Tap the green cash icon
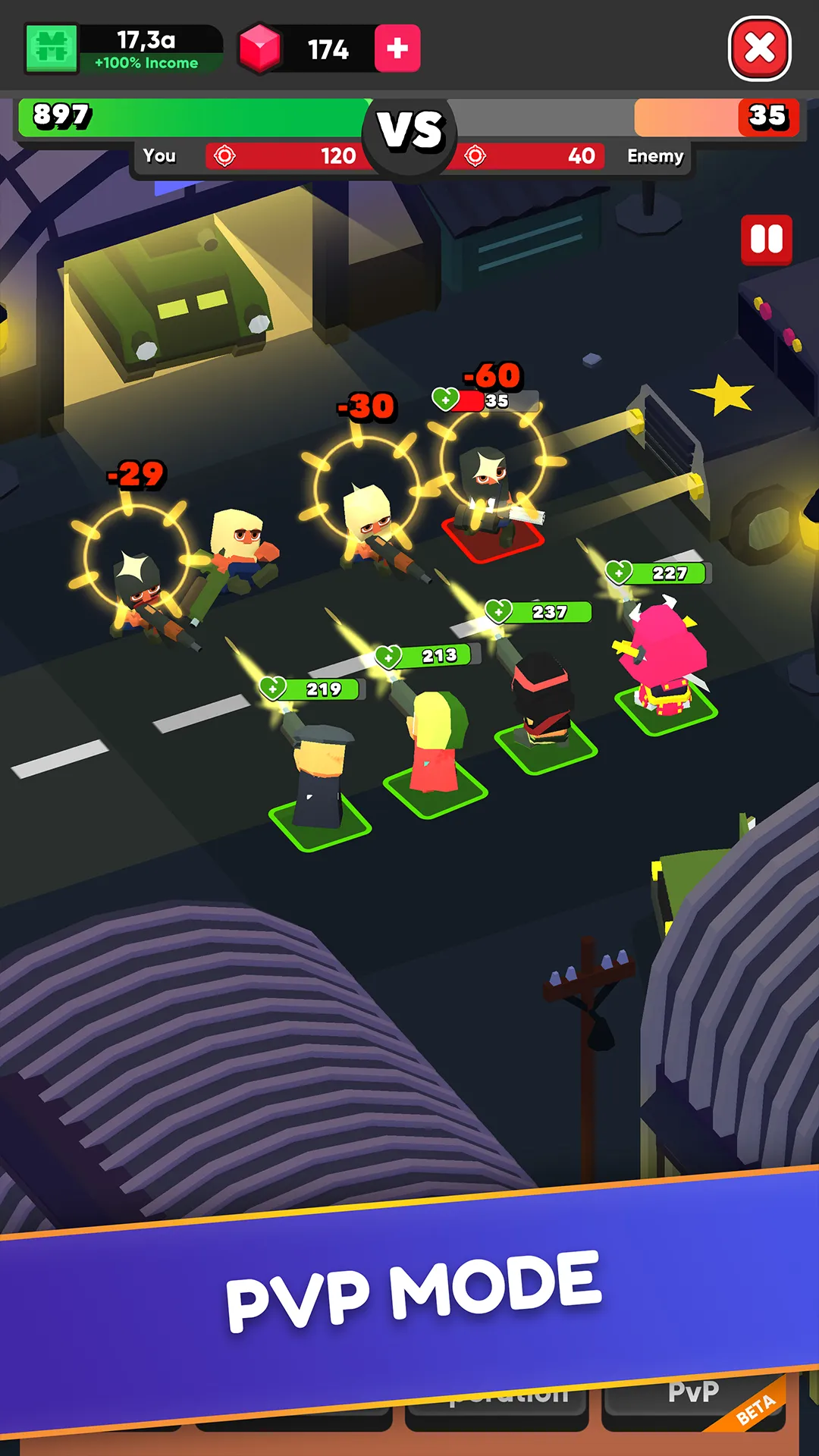819x1456 pixels. tap(52, 49)
